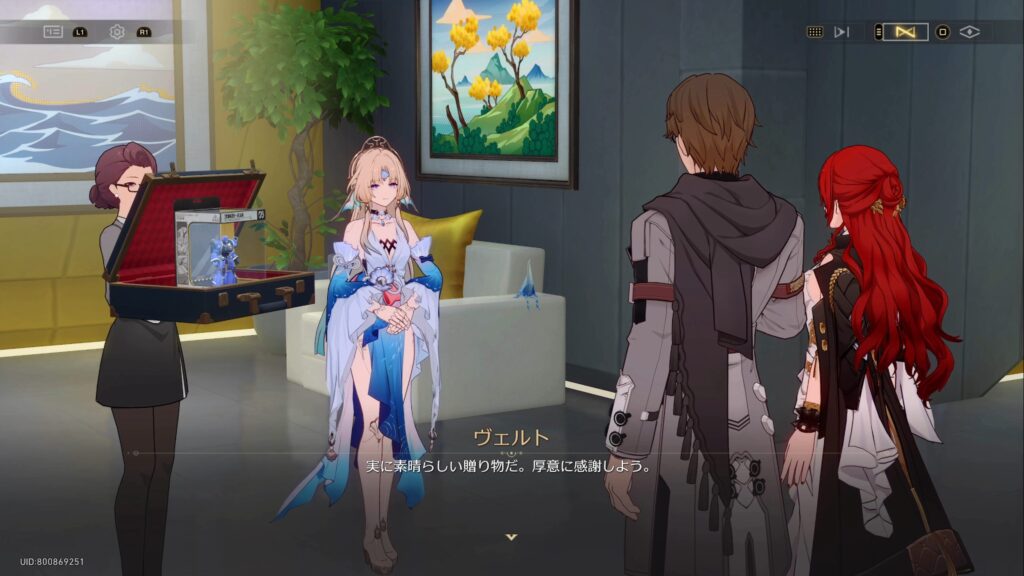Viewport: 1024px width, 576px height.
Task: Advance dialogue with the down arrow indicator
Action: point(512,537)
